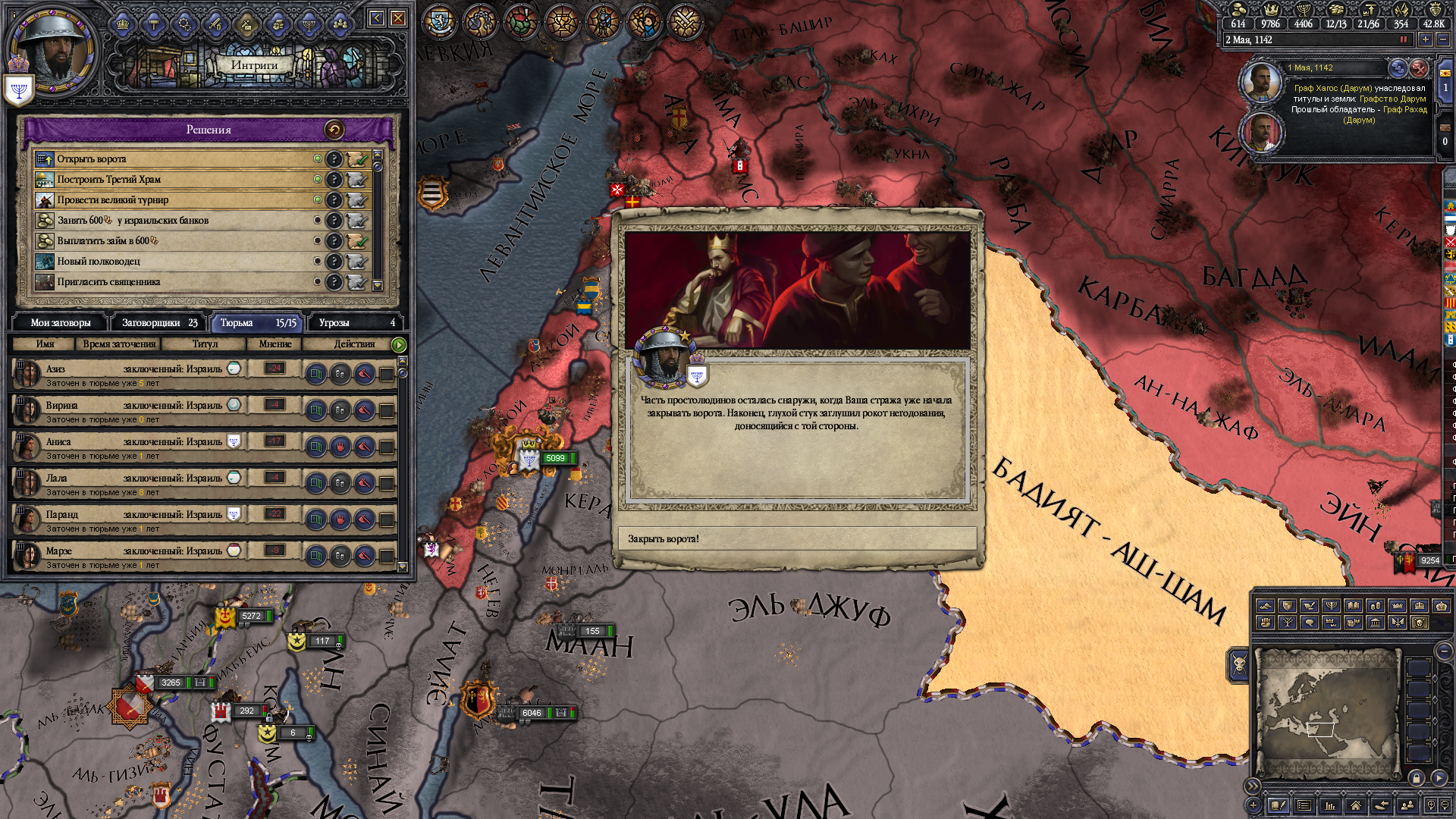1456x819 pixels.
Task: Show the "Тюрьма" prison tab
Action: [257, 323]
